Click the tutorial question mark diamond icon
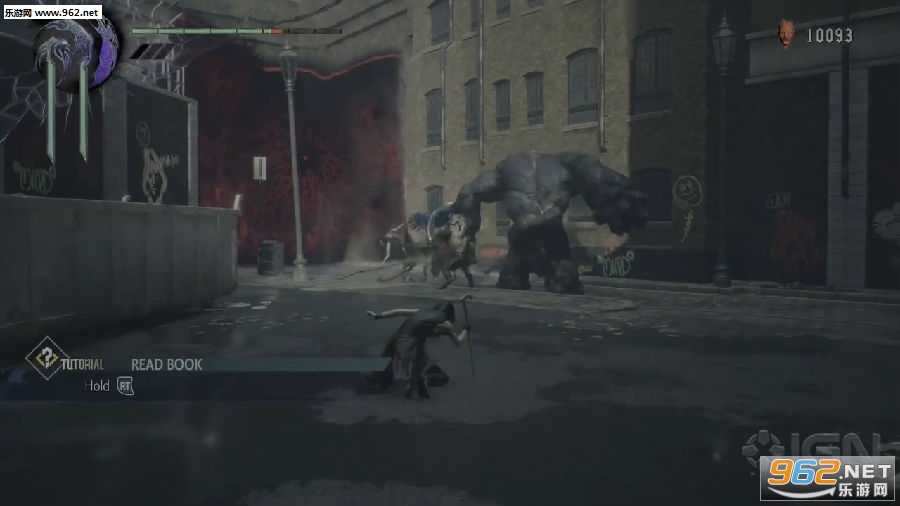 [42, 361]
